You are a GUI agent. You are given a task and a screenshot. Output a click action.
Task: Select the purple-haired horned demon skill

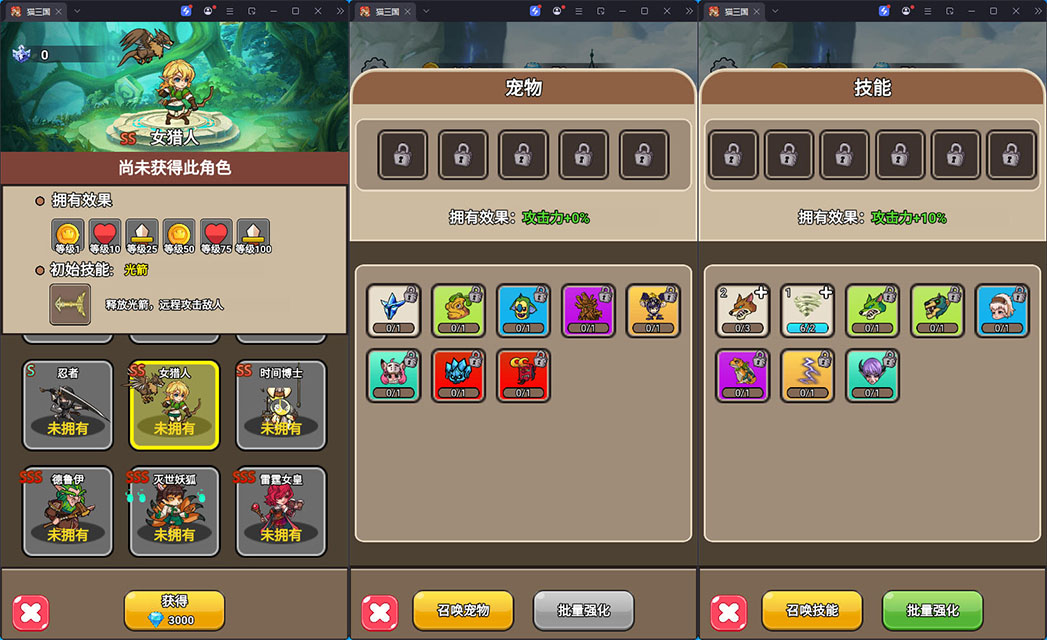pyautogui.click(x=872, y=375)
